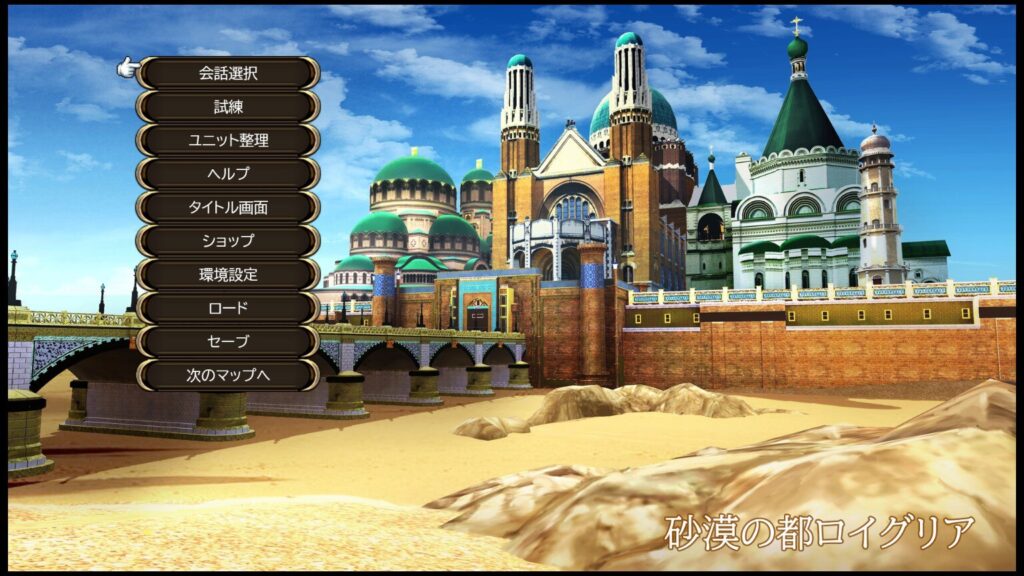This screenshot has width=1024, height=576.
Task: Open the 試練 trials option
Action: tap(228, 107)
